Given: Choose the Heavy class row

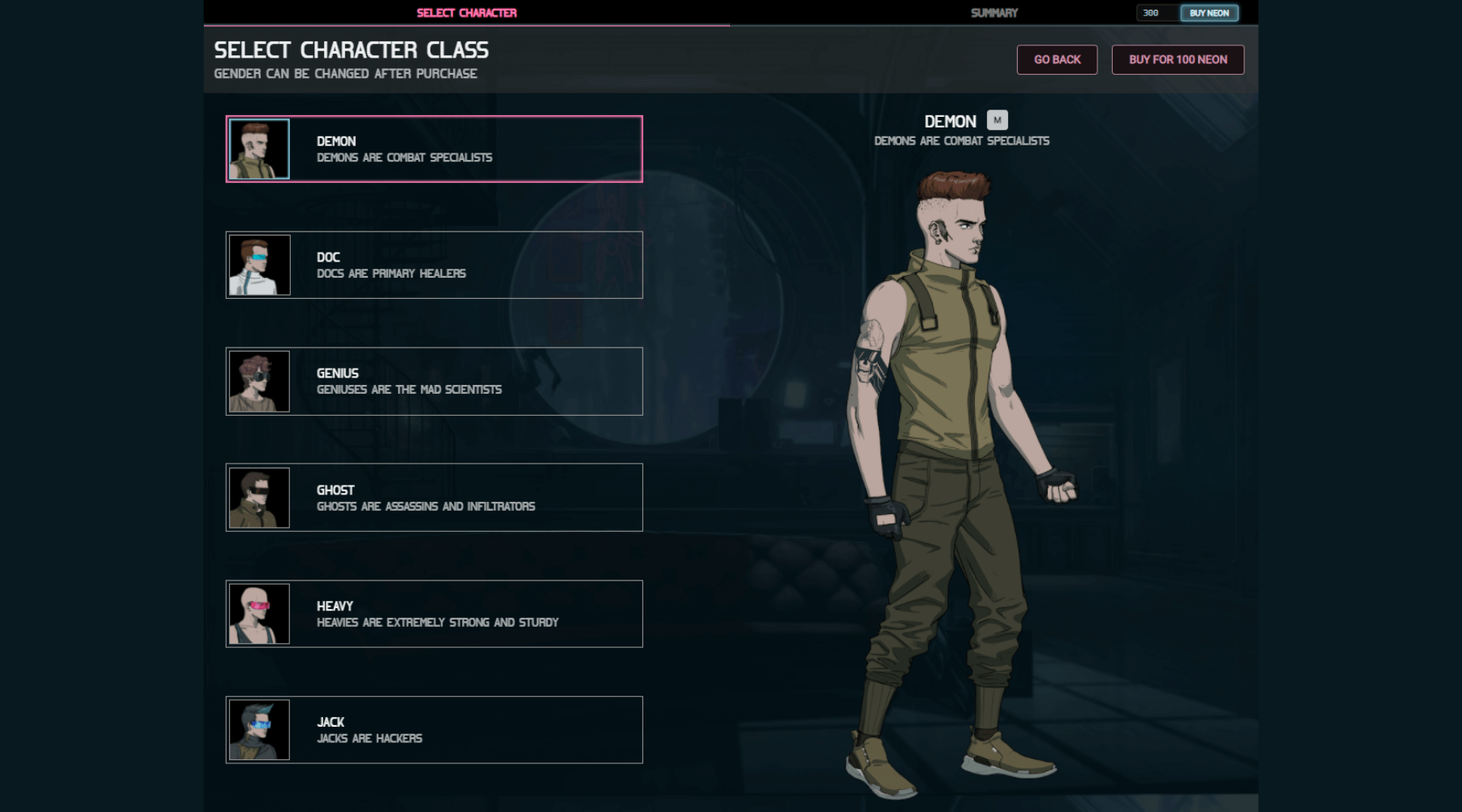Looking at the screenshot, I should point(434,614).
